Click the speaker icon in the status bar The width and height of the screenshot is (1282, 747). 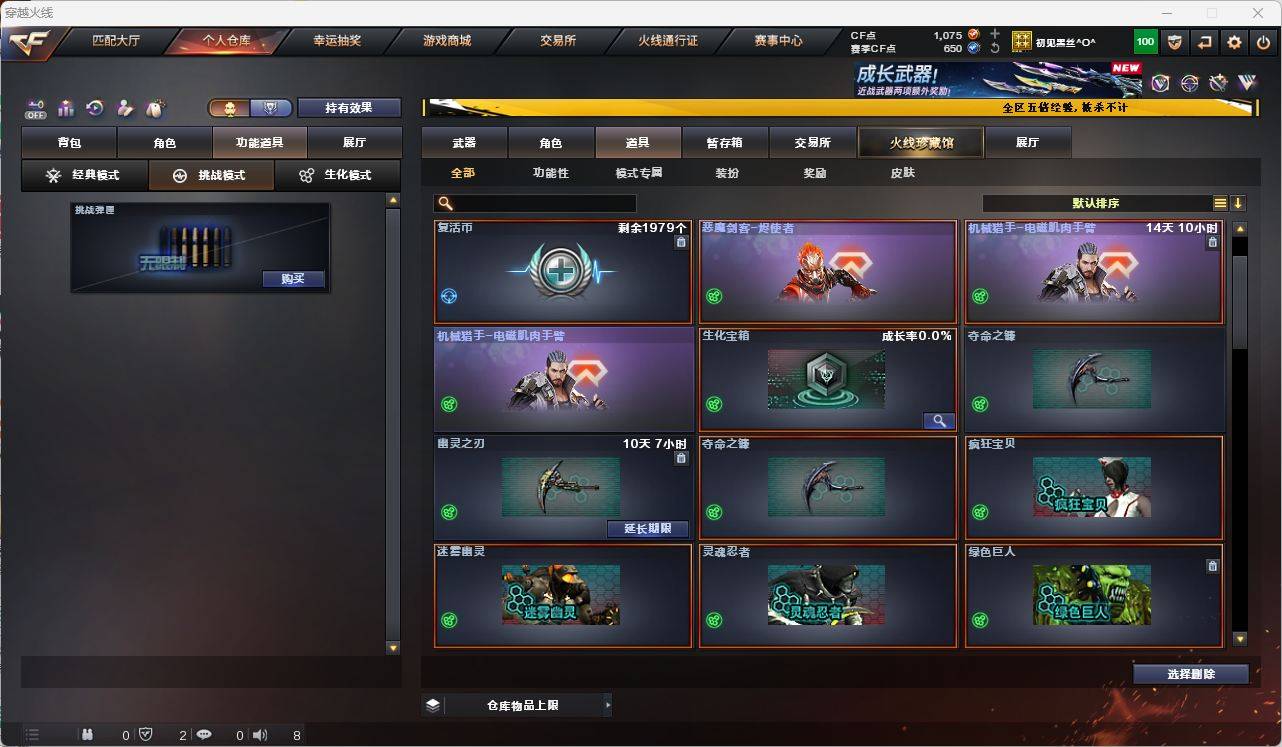coord(258,735)
